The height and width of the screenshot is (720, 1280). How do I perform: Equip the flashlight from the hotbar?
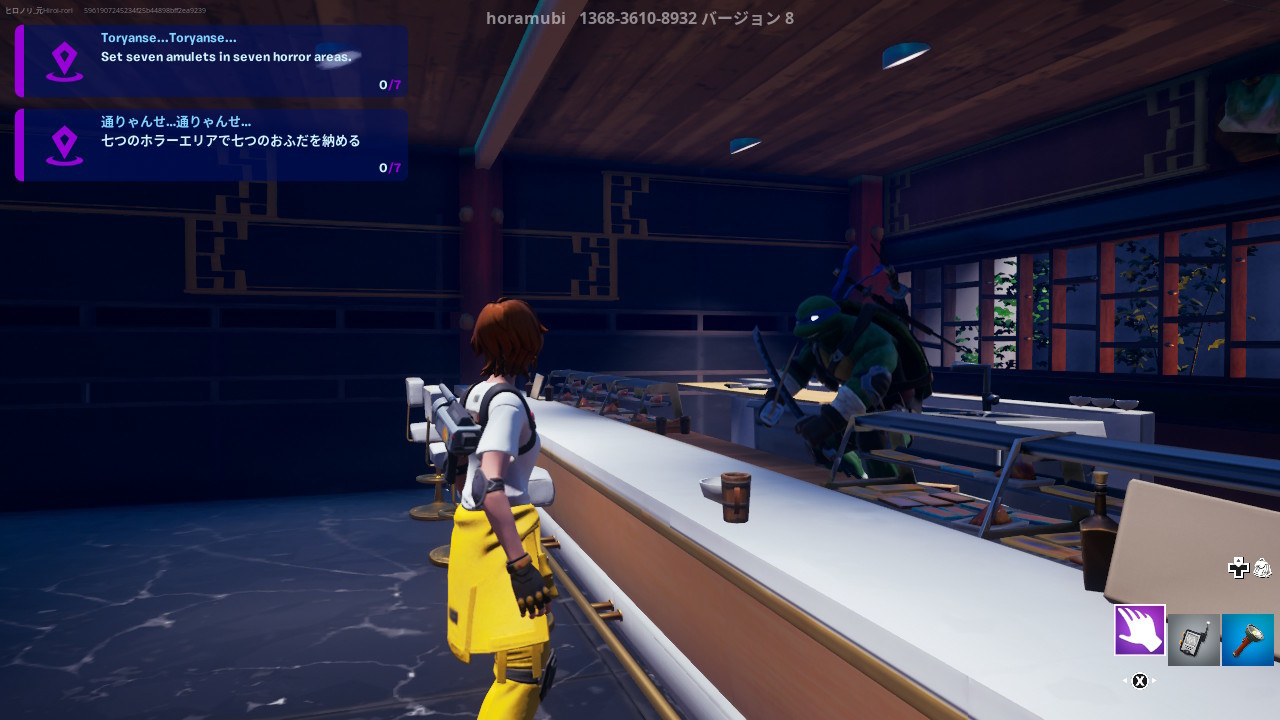pyautogui.click(x=1247, y=640)
